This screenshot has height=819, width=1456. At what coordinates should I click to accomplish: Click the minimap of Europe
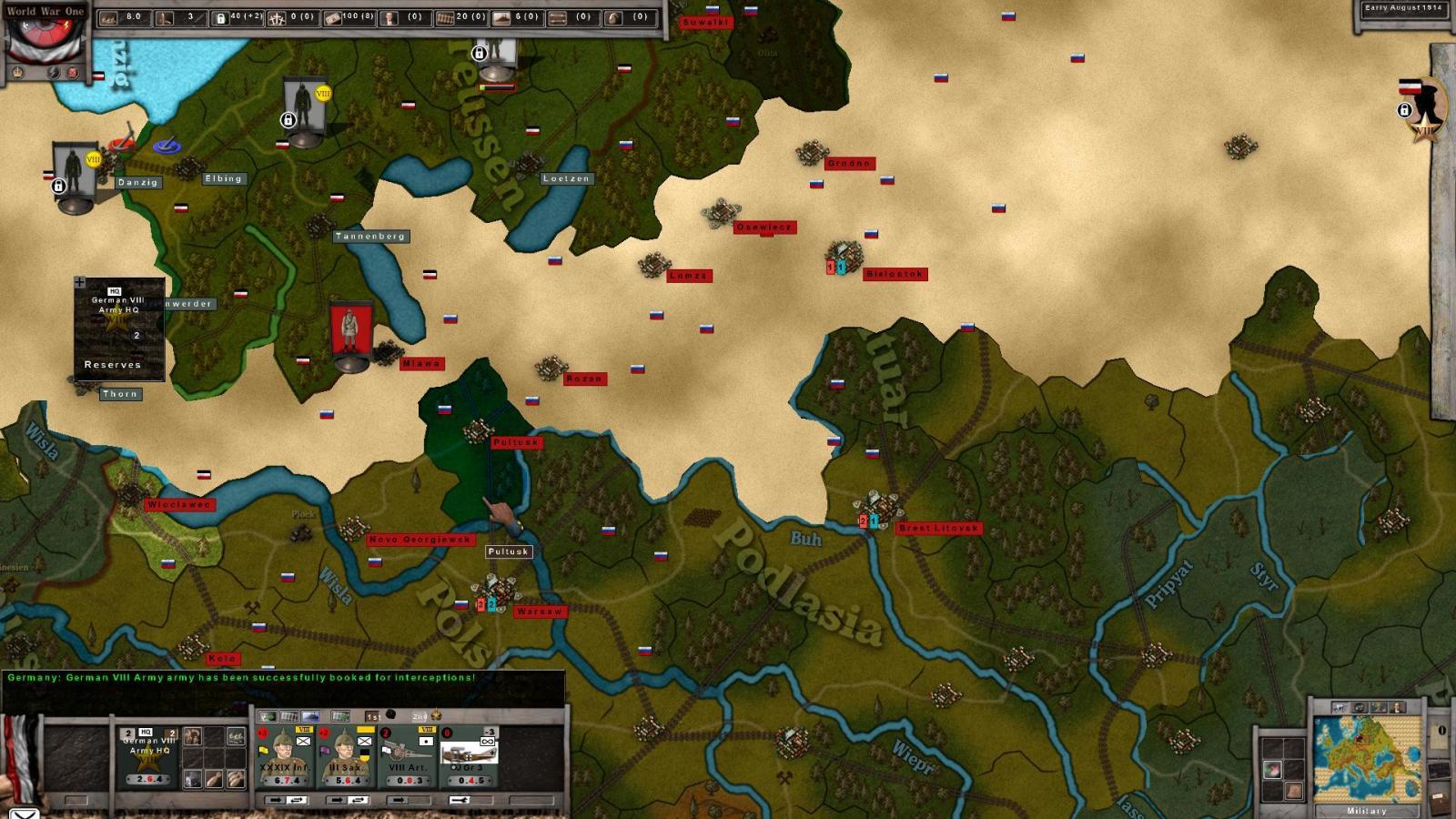[x=1366, y=757]
